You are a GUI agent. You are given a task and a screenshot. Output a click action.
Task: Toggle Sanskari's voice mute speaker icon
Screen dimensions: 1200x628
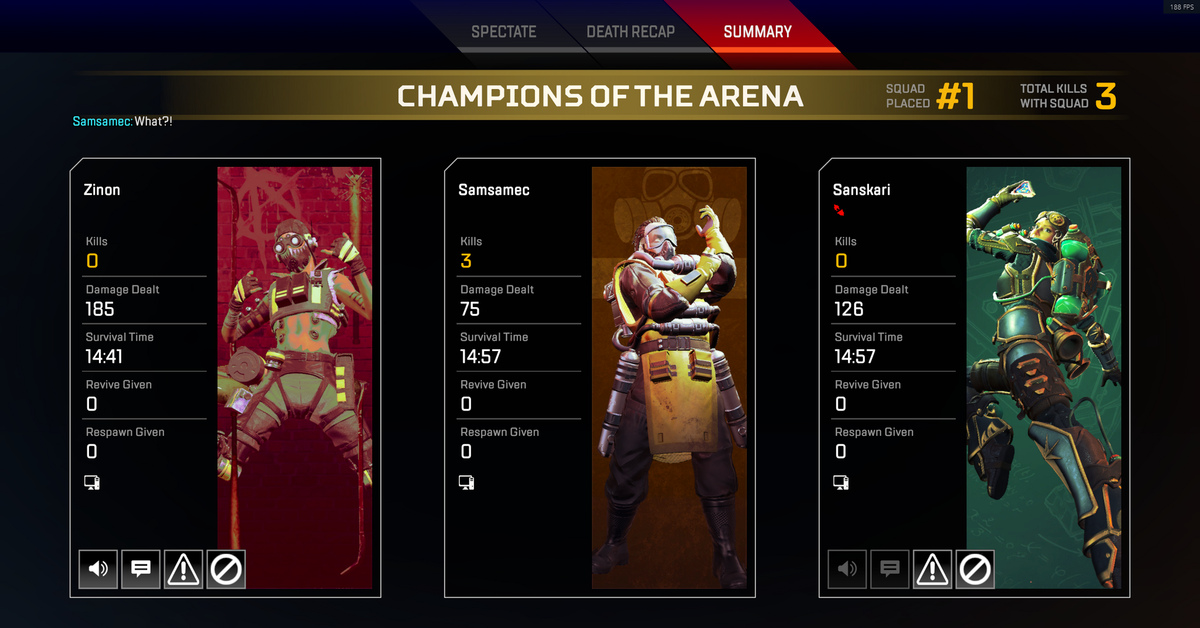point(847,569)
